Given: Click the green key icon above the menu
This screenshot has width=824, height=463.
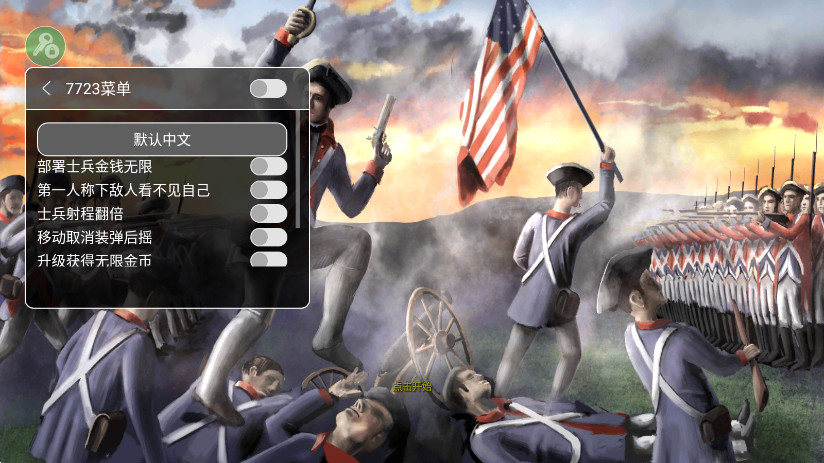Looking at the screenshot, I should (x=45, y=44).
